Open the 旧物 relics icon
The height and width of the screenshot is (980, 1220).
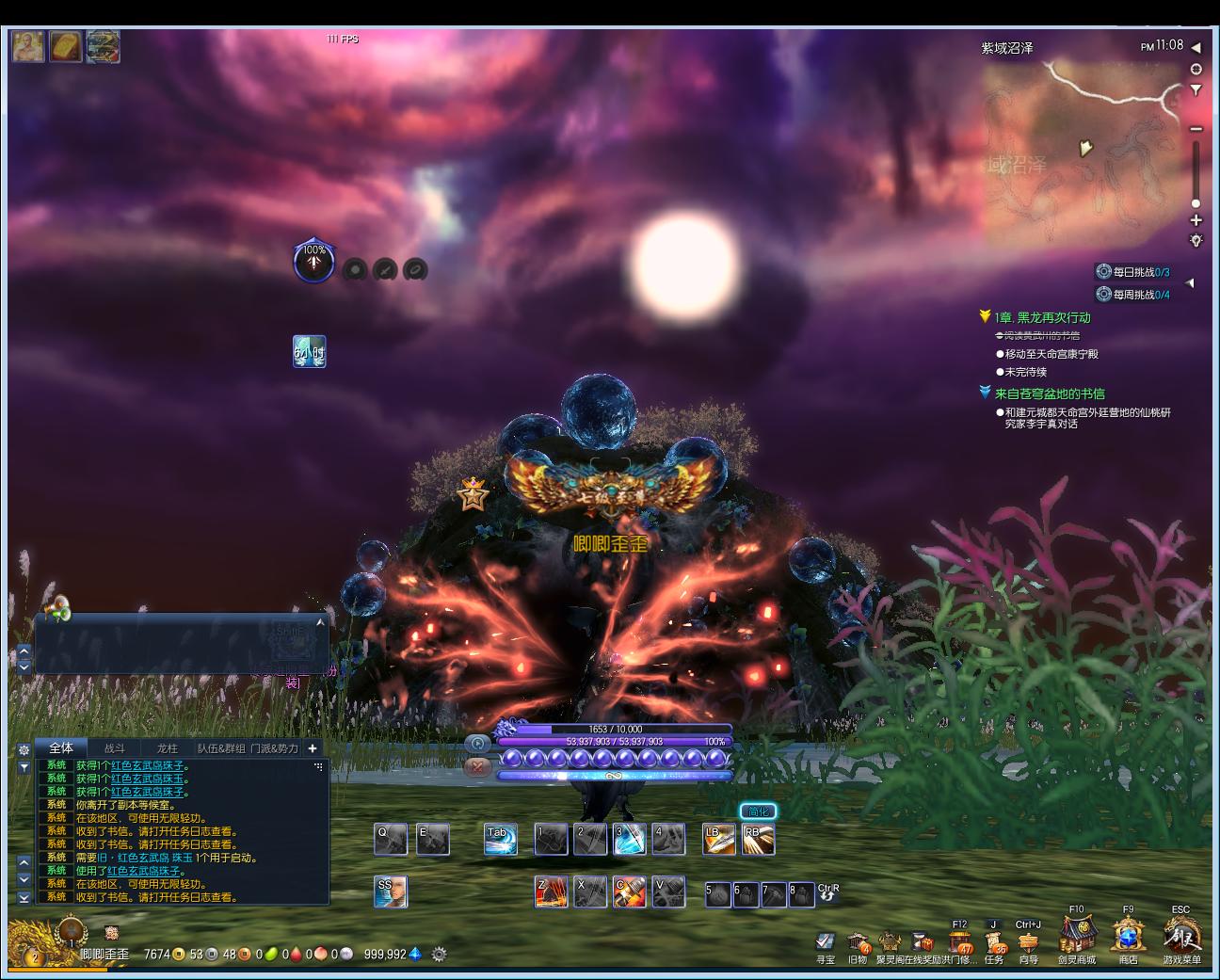[858, 942]
